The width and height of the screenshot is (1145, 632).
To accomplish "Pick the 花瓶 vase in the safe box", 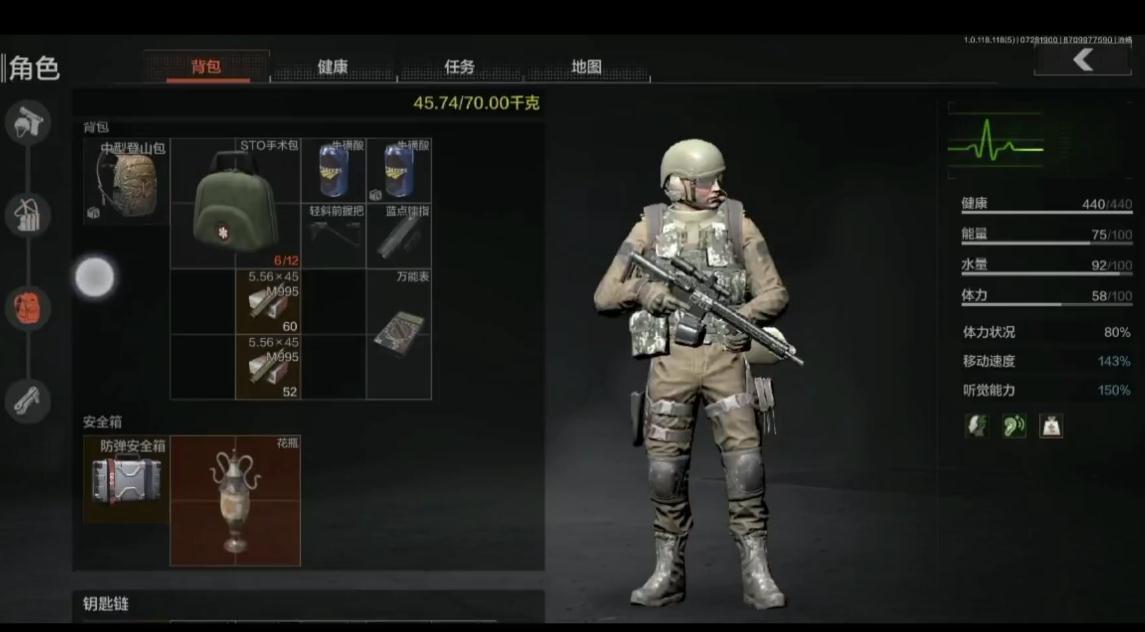I will click(x=235, y=500).
